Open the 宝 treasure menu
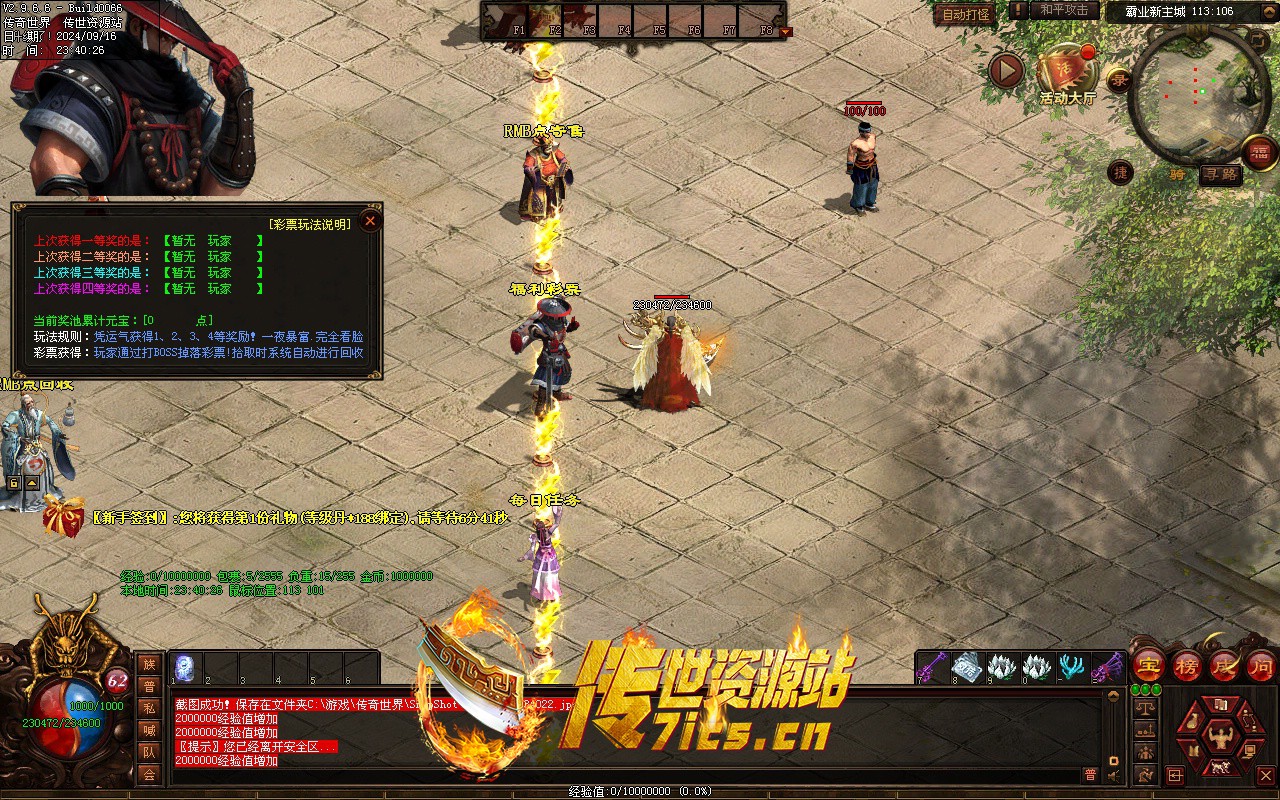This screenshot has height=800, width=1280. click(x=1149, y=665)
